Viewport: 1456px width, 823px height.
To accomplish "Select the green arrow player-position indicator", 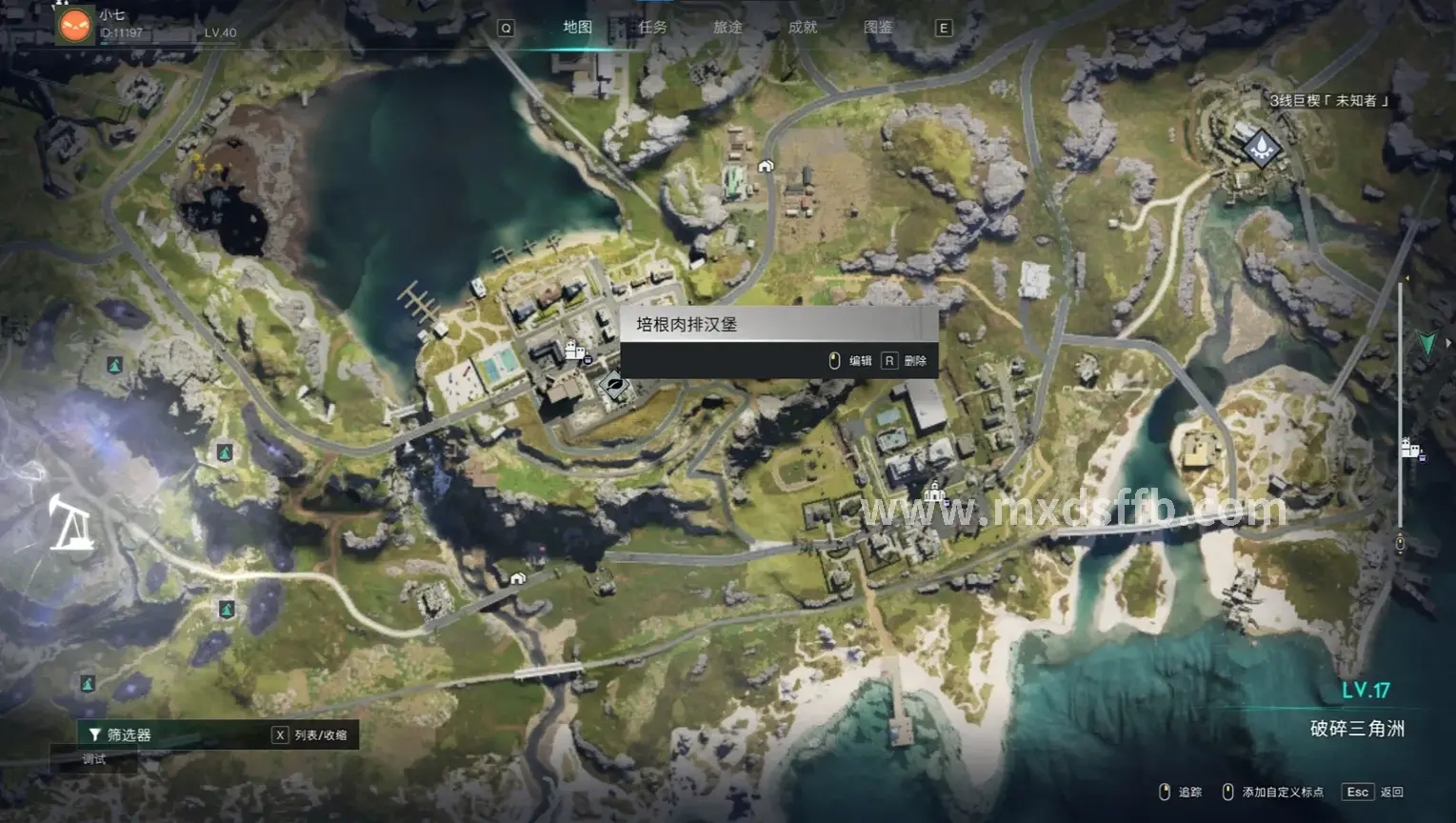I will tap(1426, 343).
